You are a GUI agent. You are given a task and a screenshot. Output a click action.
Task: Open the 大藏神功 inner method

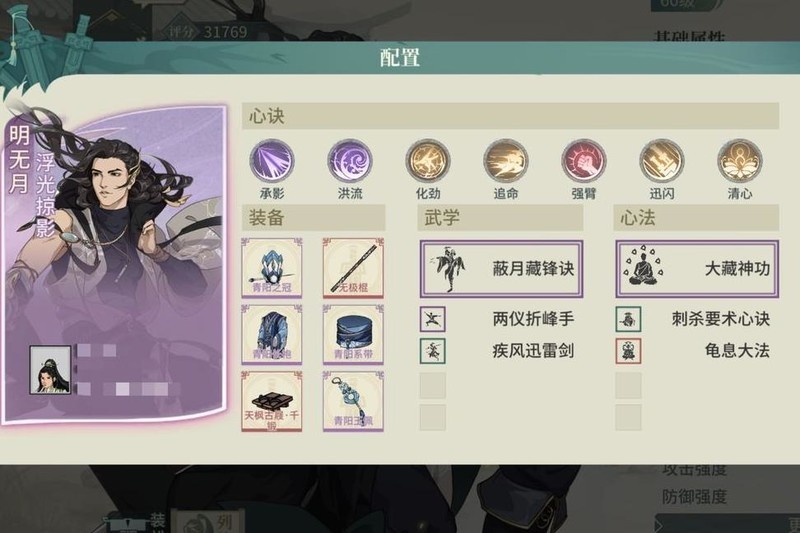pyautogui.click(x=696, y=269)
